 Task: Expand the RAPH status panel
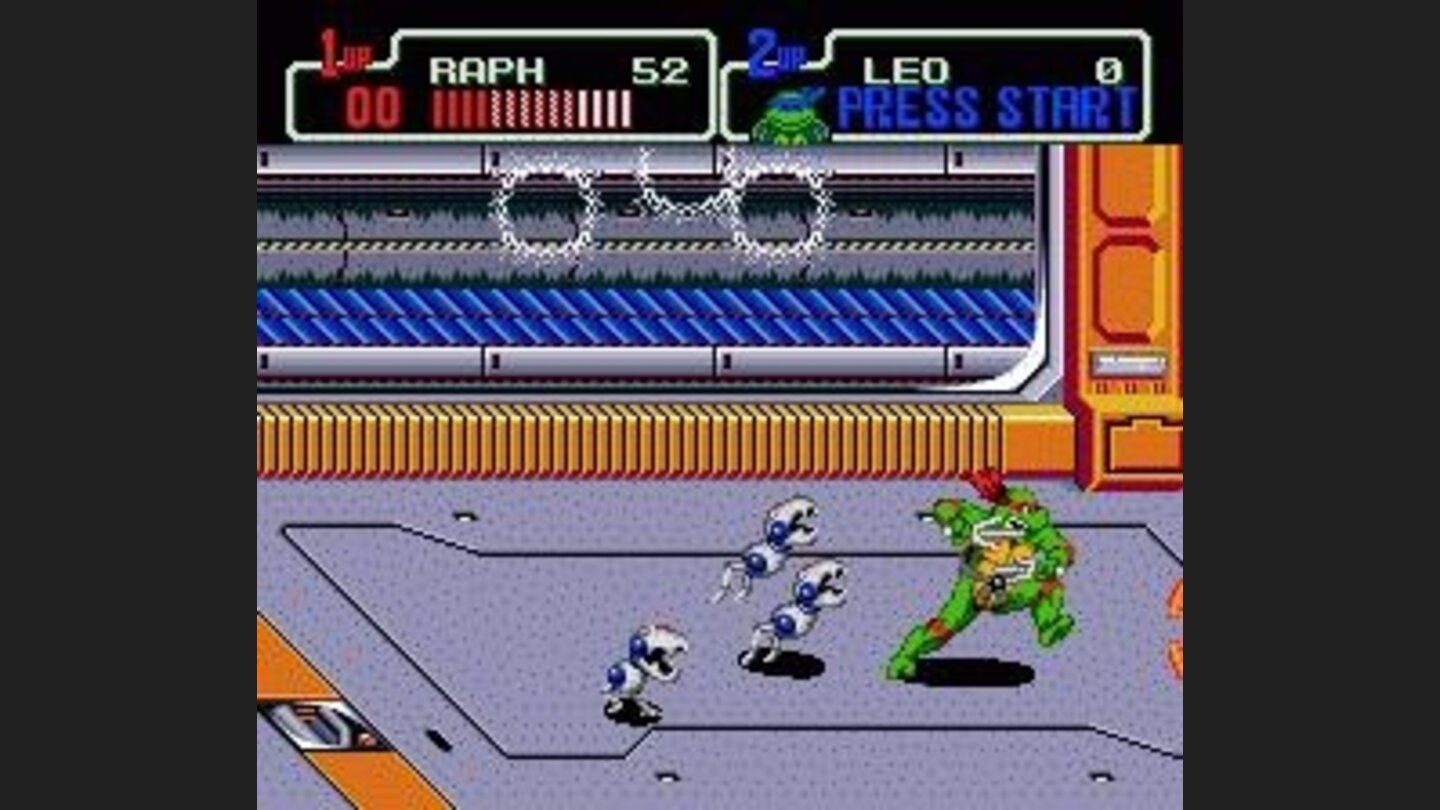(500, 85)
